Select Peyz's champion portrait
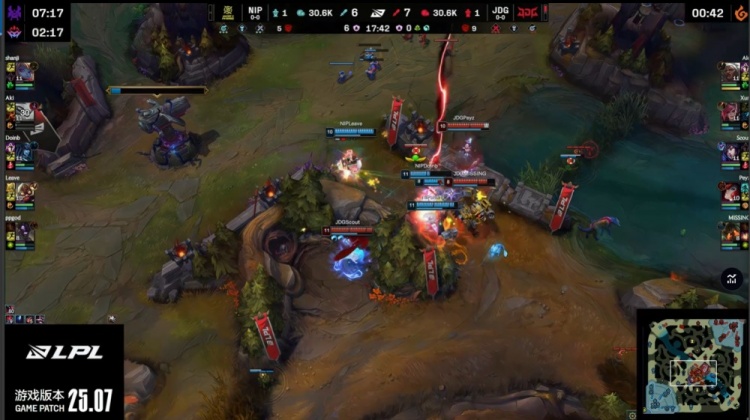750x420 pixels. (x=728, y=191)
